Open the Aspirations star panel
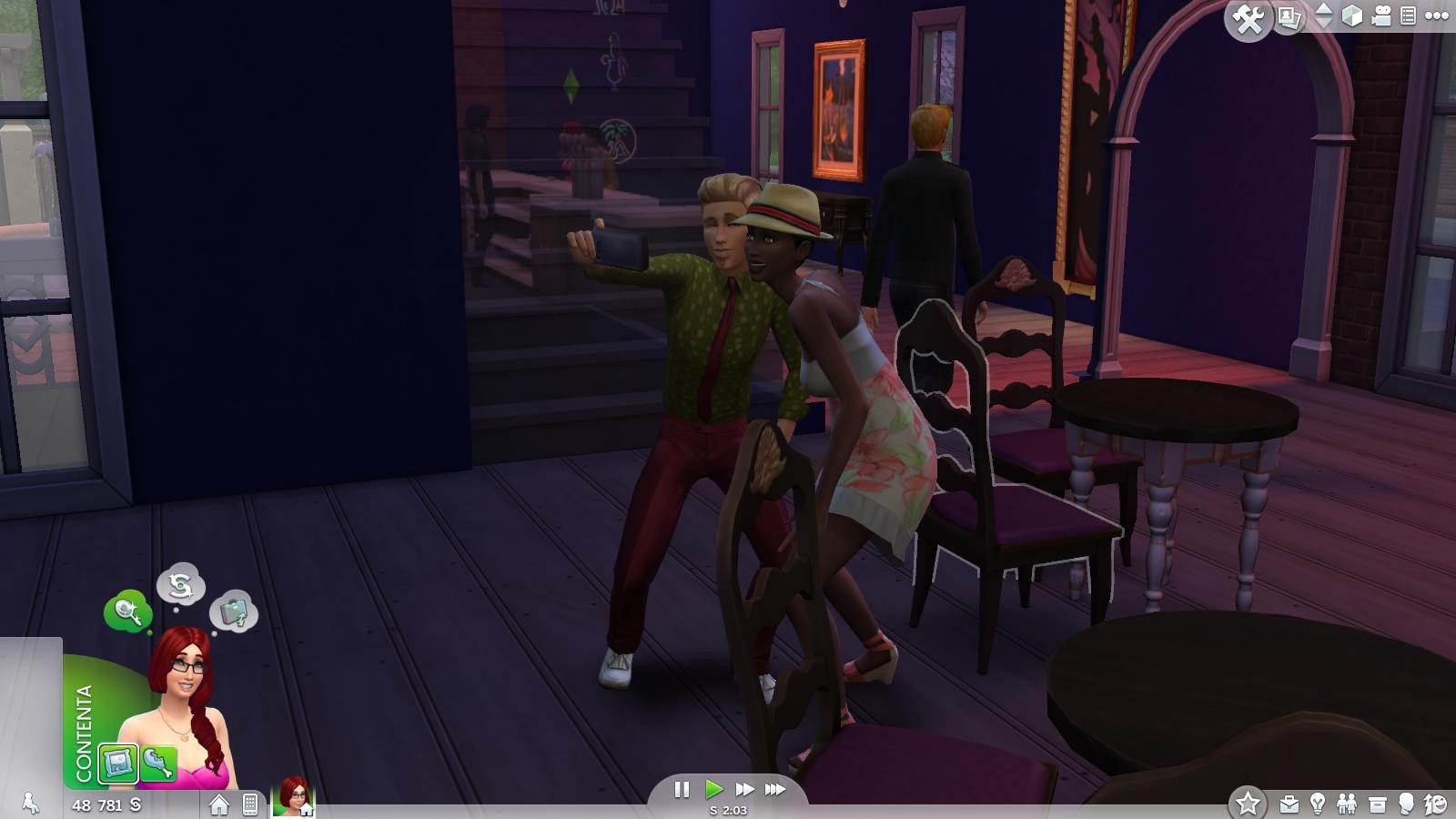 pyautogui.click(x=1248, y=803)
